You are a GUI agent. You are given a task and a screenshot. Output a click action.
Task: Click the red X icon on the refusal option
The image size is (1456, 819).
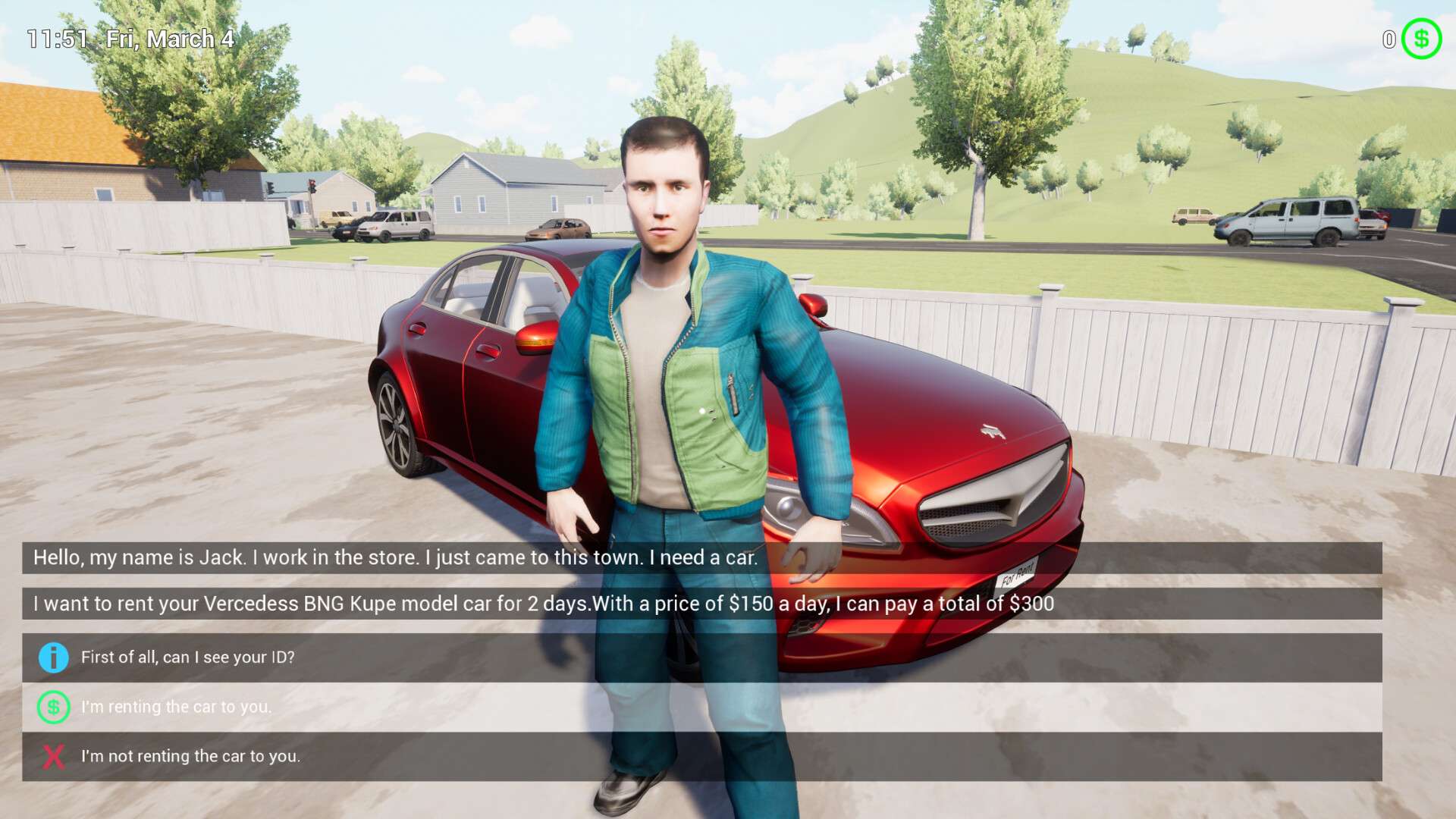tap(52, 756)
